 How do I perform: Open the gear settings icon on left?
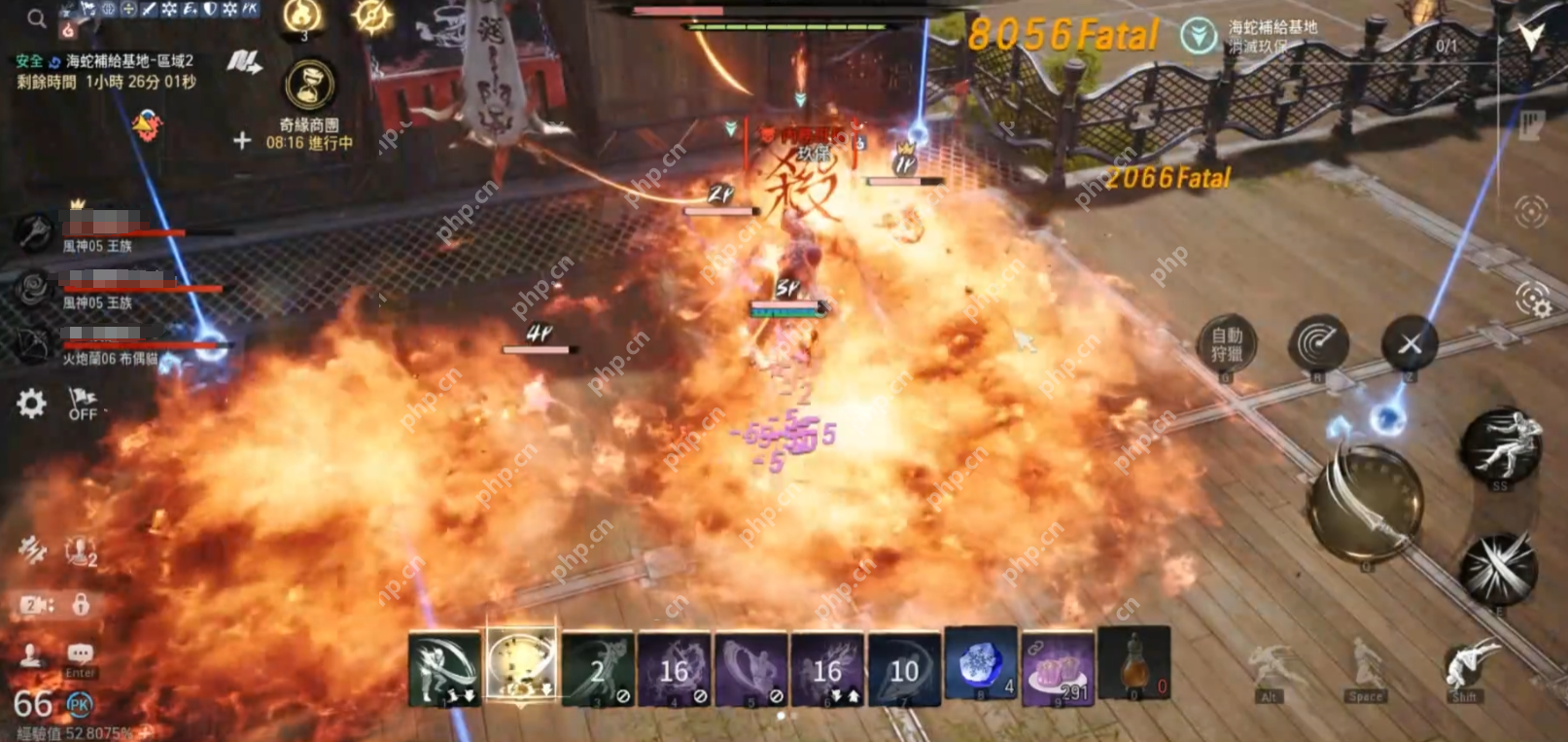pos(31,404)
